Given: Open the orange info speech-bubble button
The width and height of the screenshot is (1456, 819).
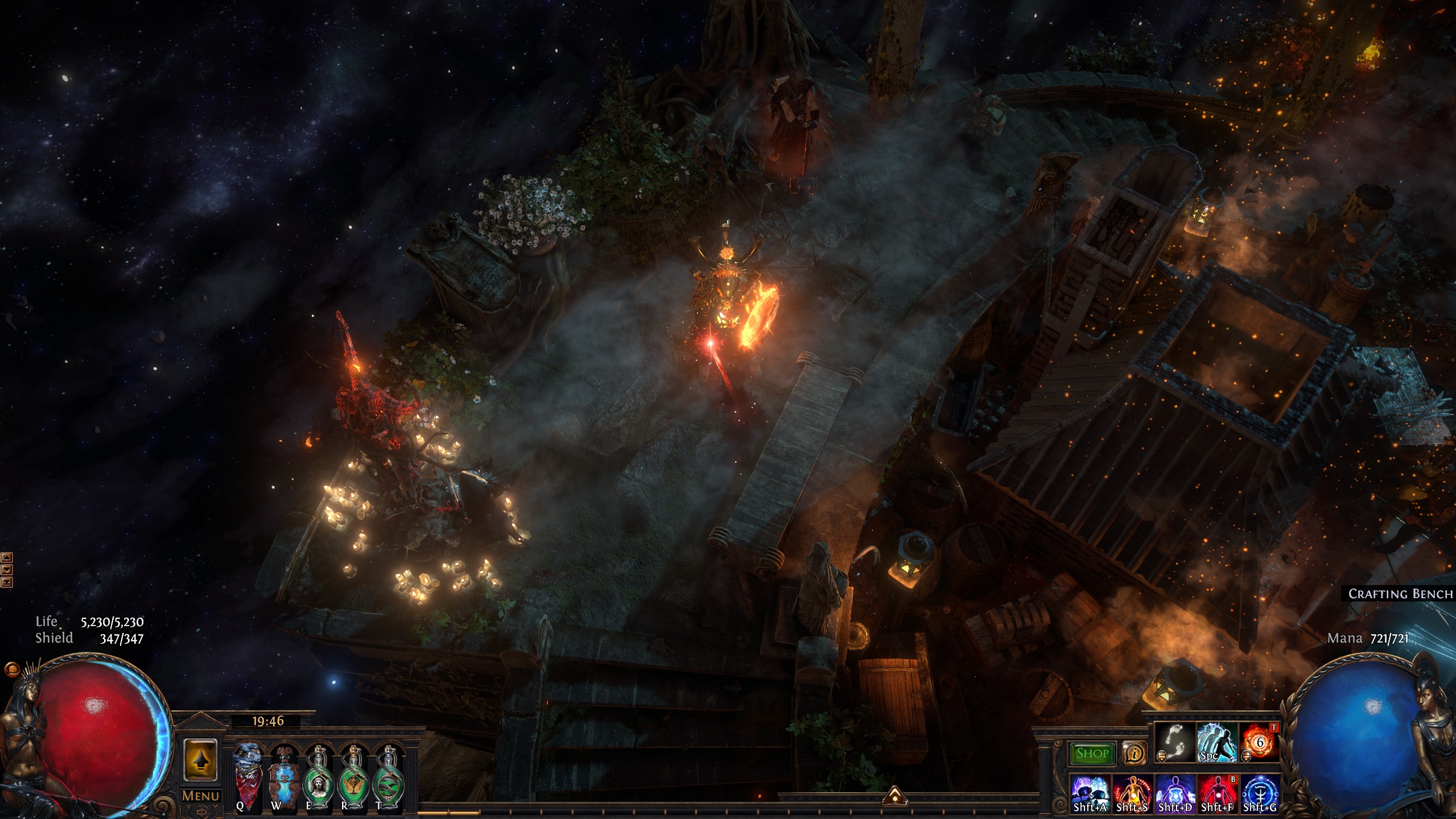Looking at the screenshot, I should pyautogui.click(x=1134, y=754).
